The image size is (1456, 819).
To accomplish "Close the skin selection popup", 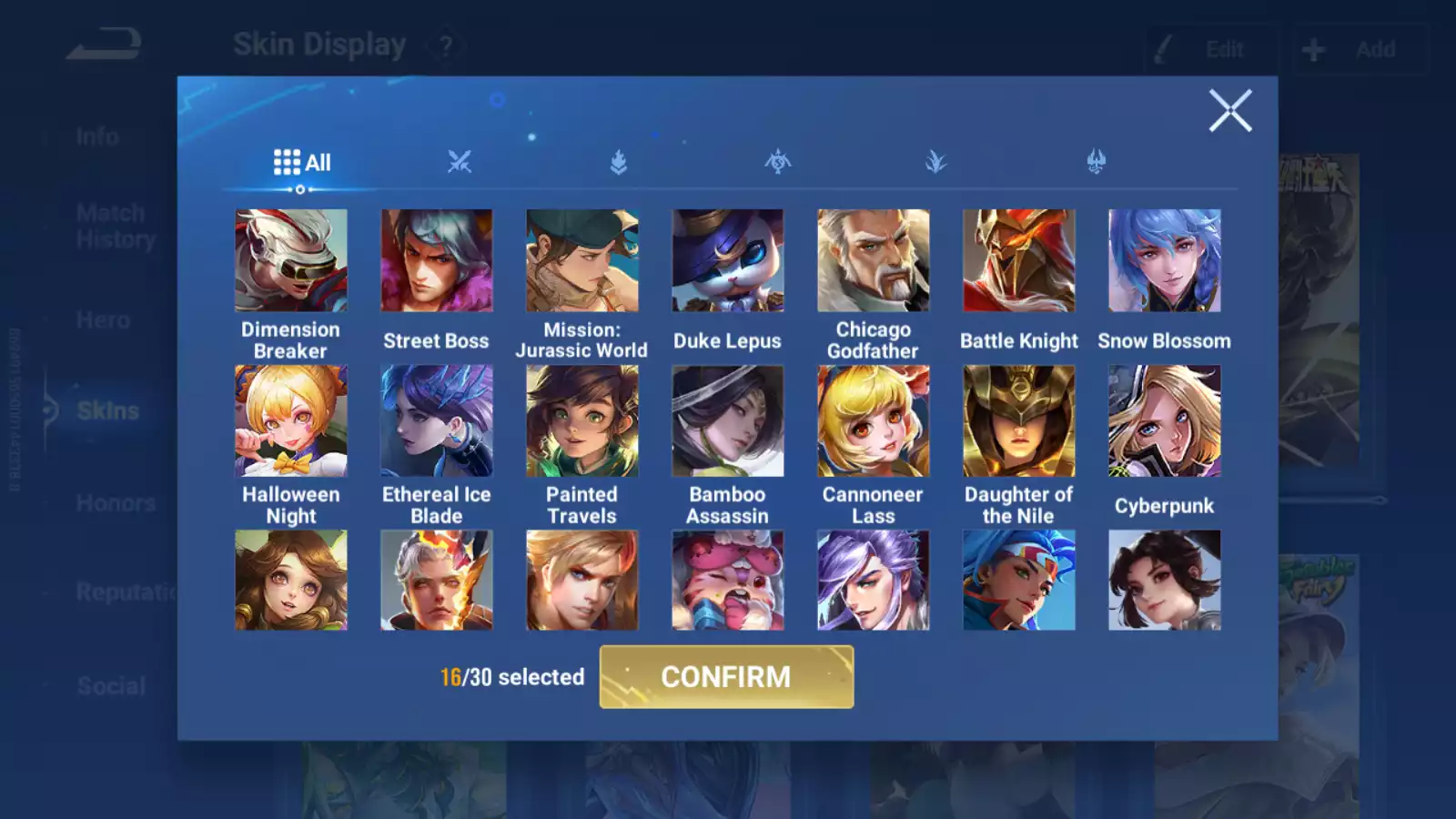I will click(x=1230, y=111).
